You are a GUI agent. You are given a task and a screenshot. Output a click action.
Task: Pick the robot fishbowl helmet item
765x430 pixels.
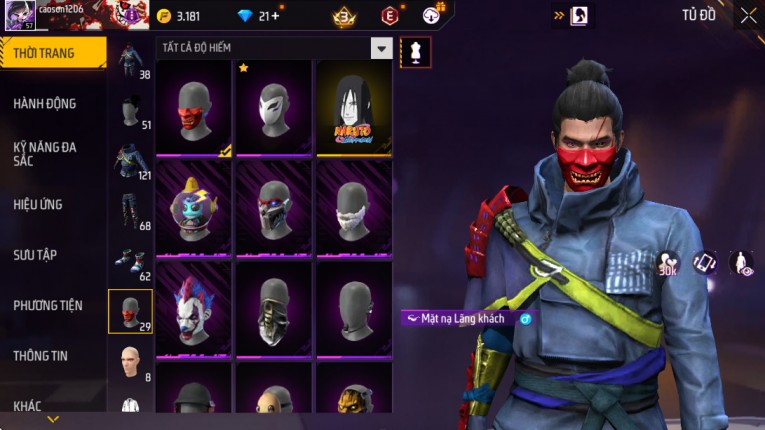tap(194, 209)
